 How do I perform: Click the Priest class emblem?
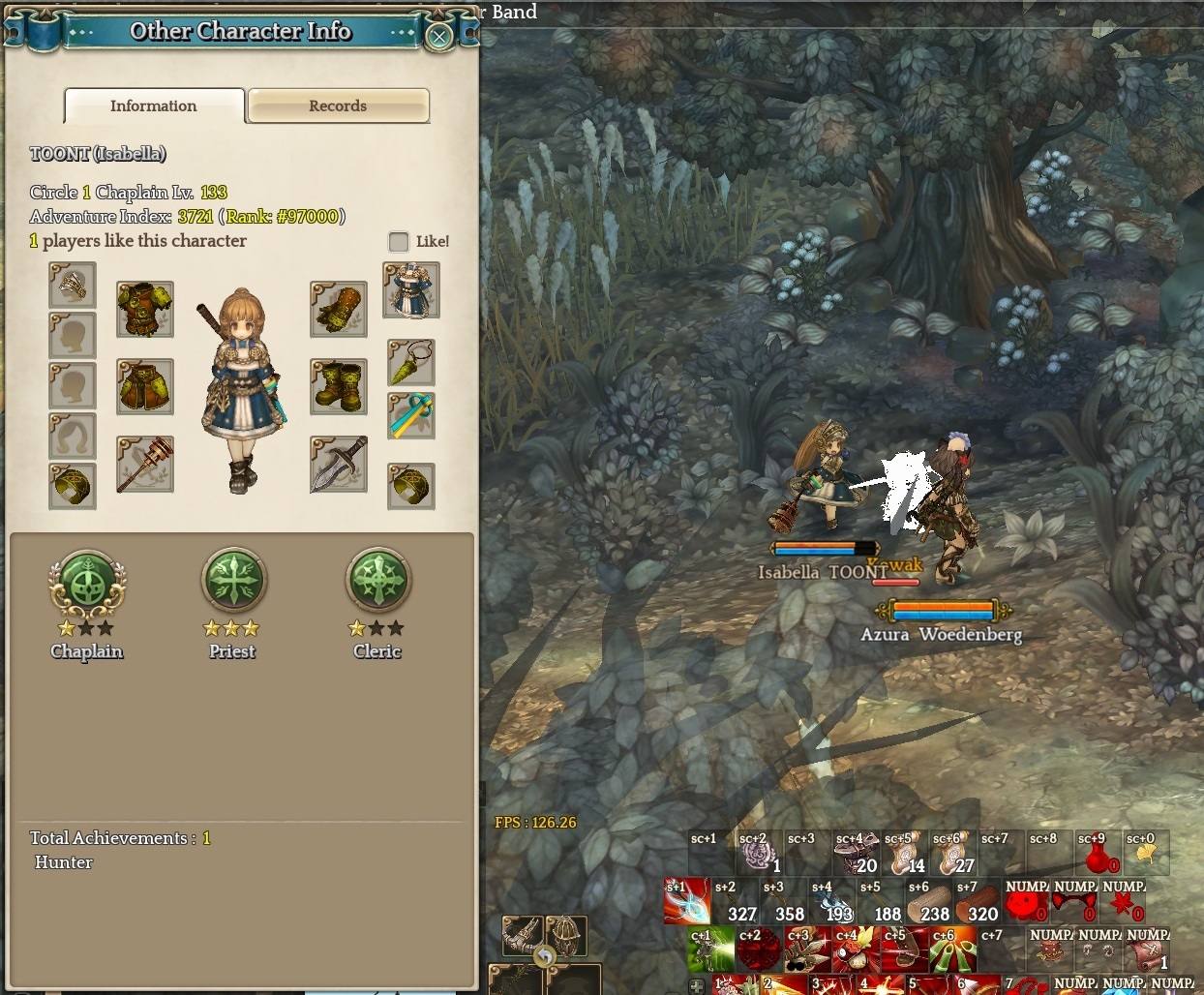[233, 581]
